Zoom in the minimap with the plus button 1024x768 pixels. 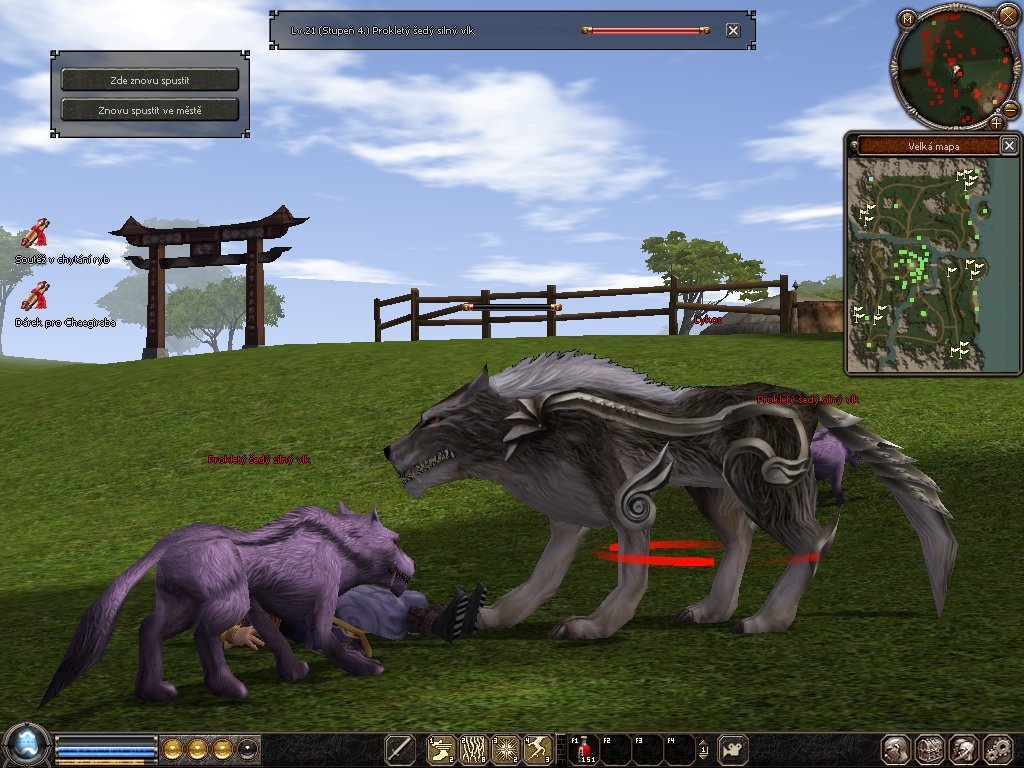click(996, 123)
